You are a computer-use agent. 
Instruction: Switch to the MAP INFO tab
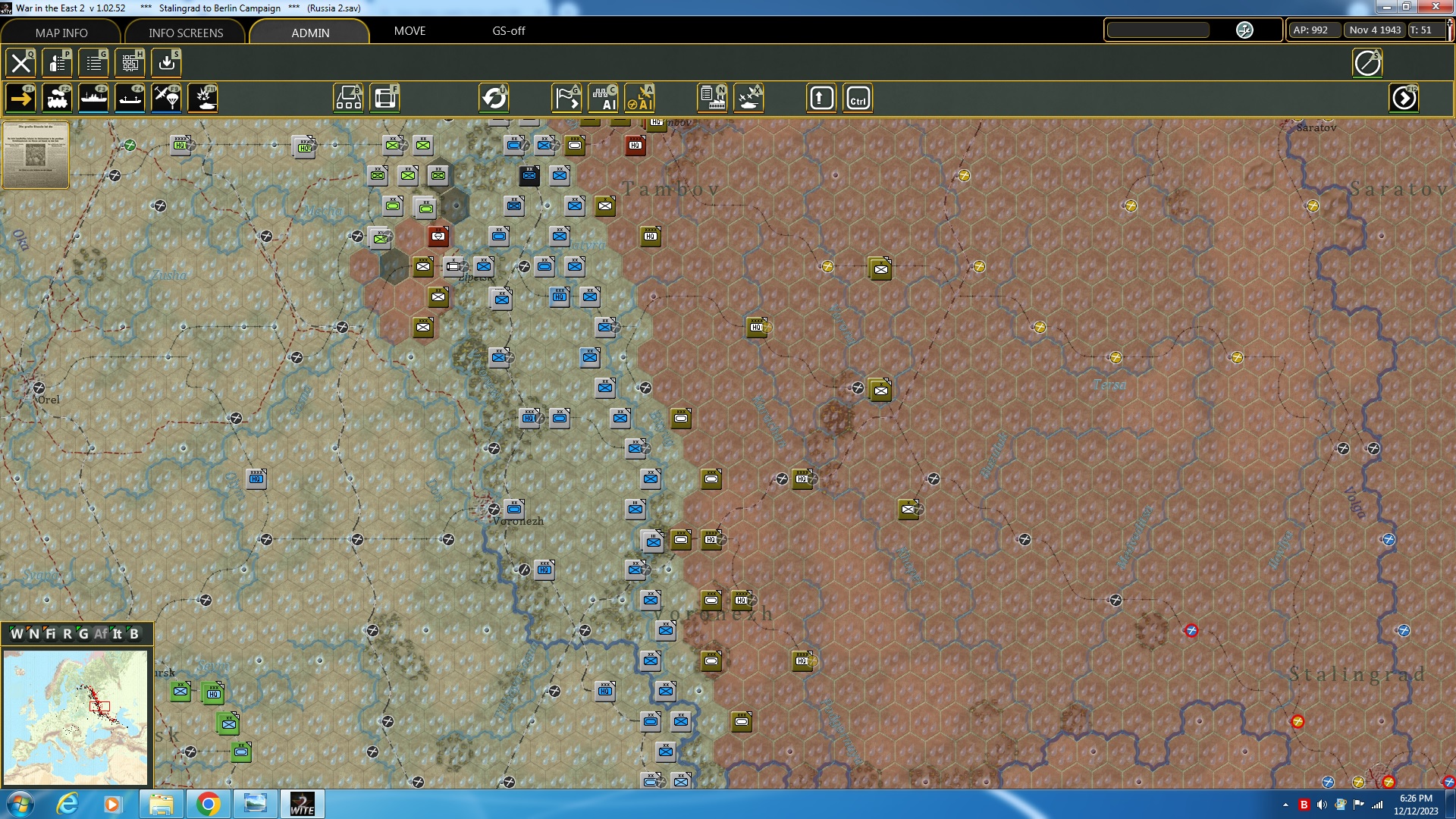(x=61, y=33)
